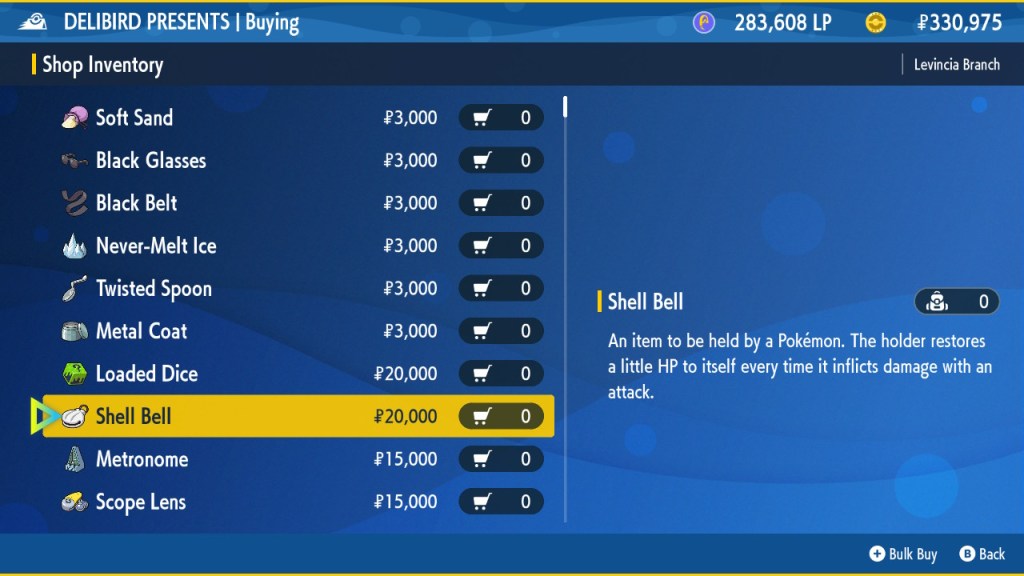Click the Loaded Dice cart counter
The height and width of the screenshot is (576, 1024).
[x=501, y=374]
